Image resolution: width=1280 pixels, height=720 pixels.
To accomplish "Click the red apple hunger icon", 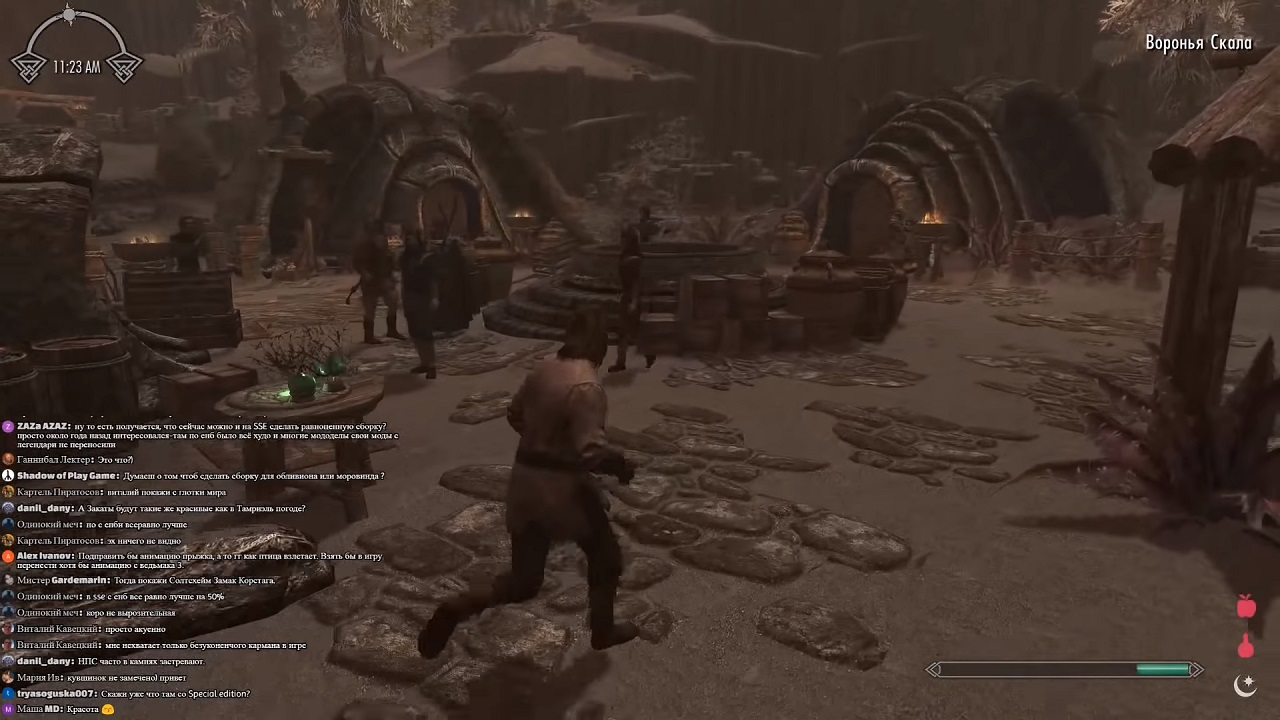I will point(1246,606).
